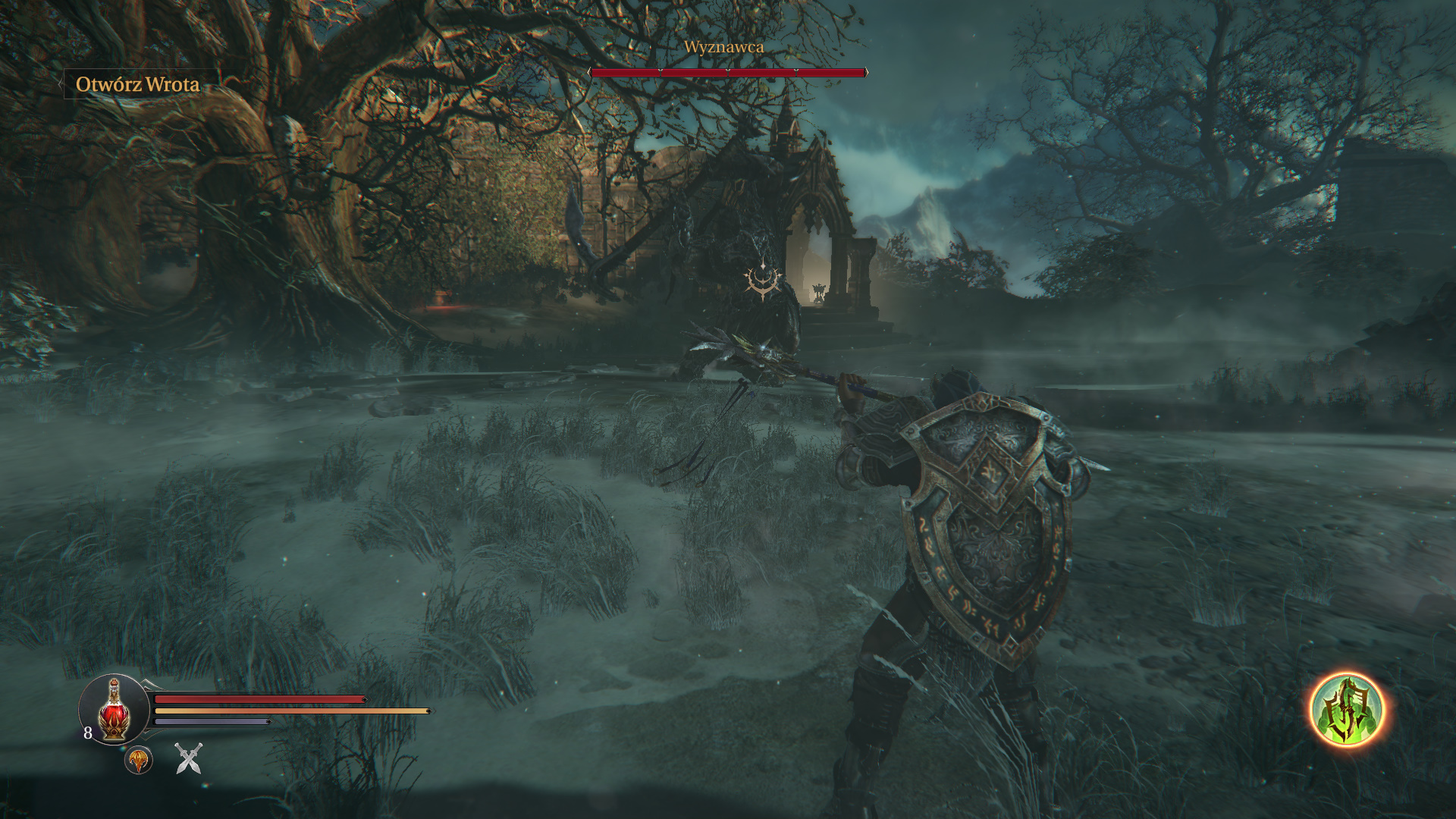Viewport: 1456px width, 819px height.
Task: Click the Otwórz Wrota objective tracker
Action: (x=137, y=84)
